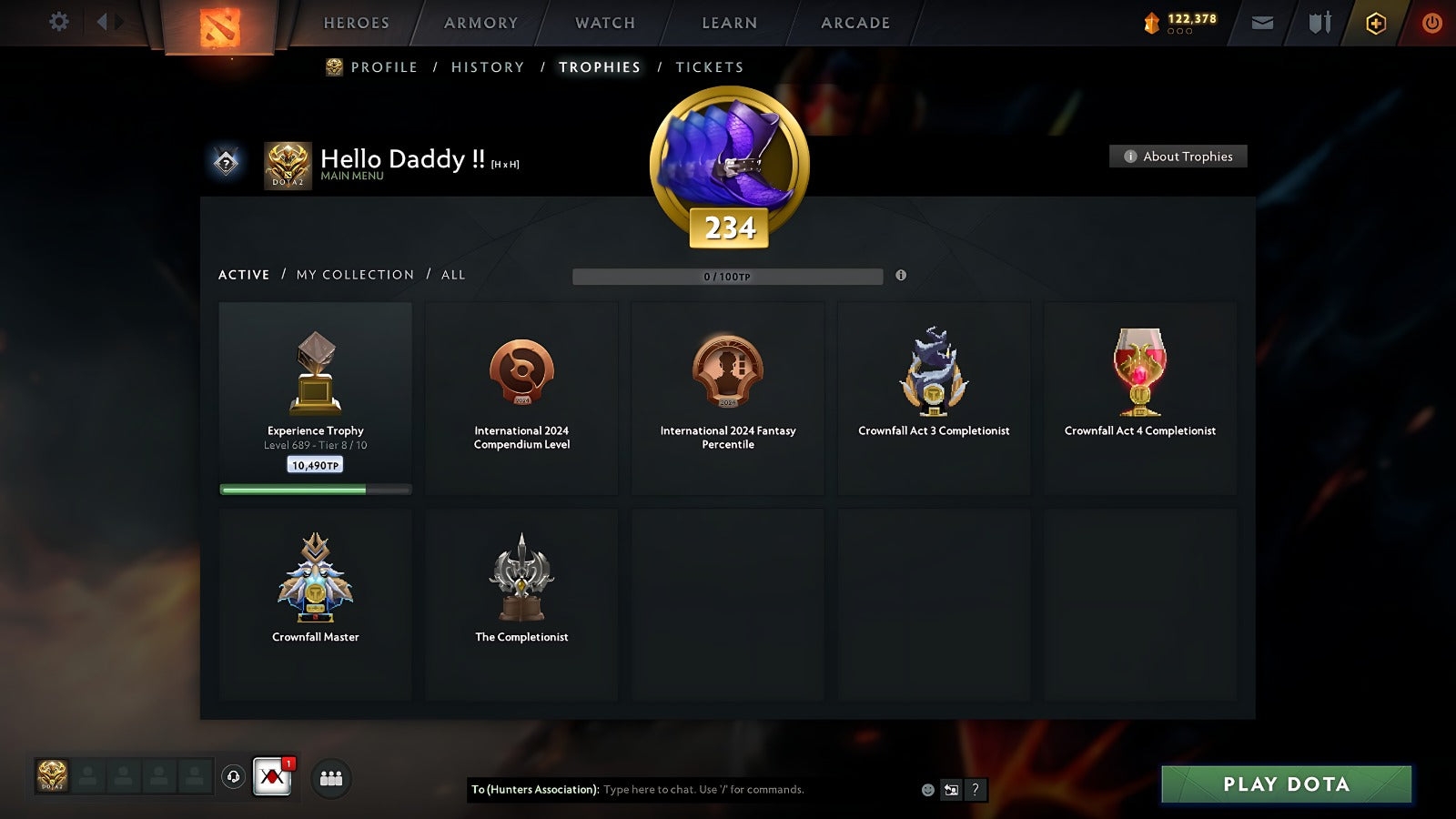Open the Watch menu
Image resolution: width=1456 pixels, height=819 pixels.
click(x=605, y=23)
